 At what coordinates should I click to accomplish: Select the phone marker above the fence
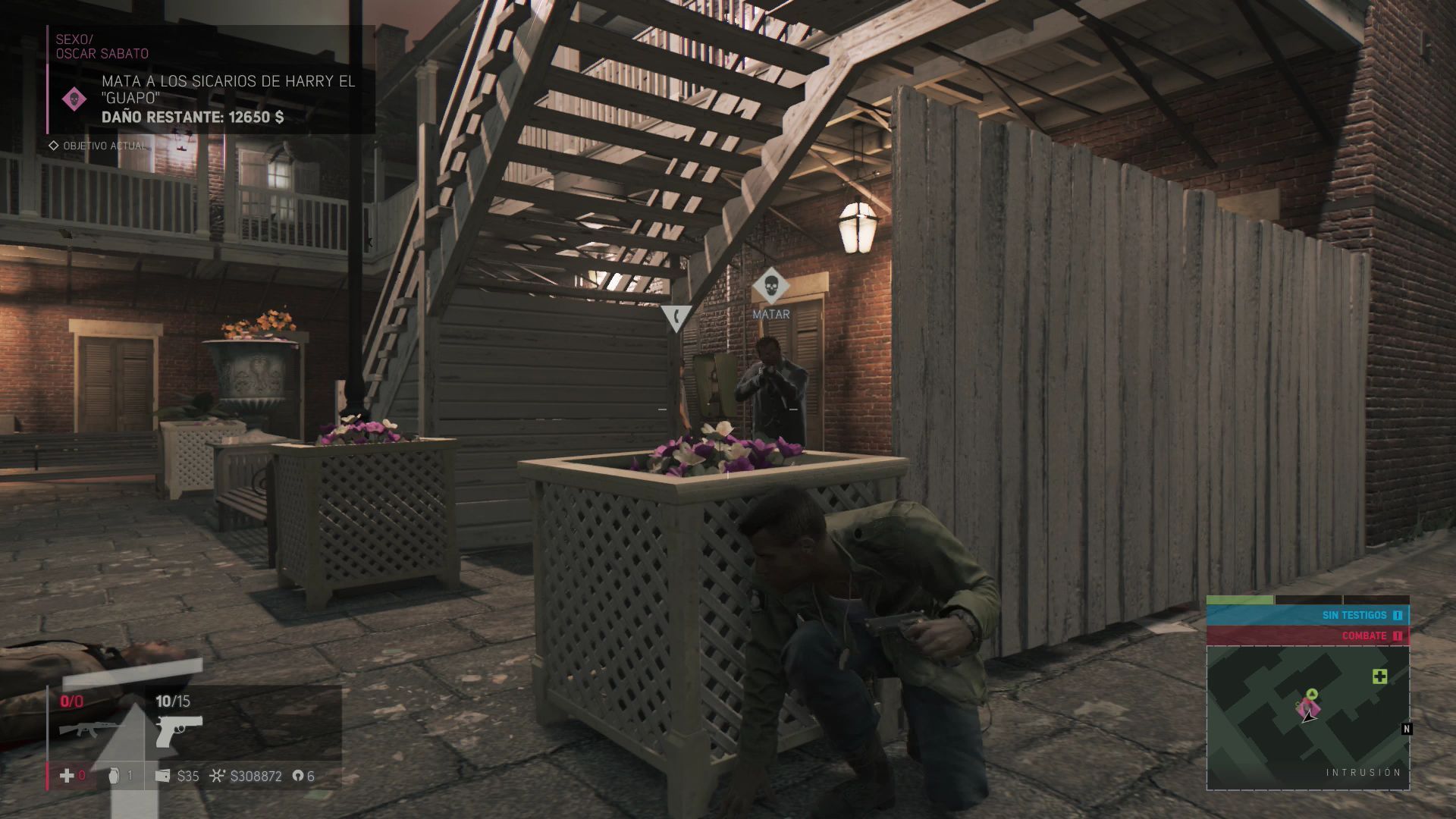tap(675, 318)
